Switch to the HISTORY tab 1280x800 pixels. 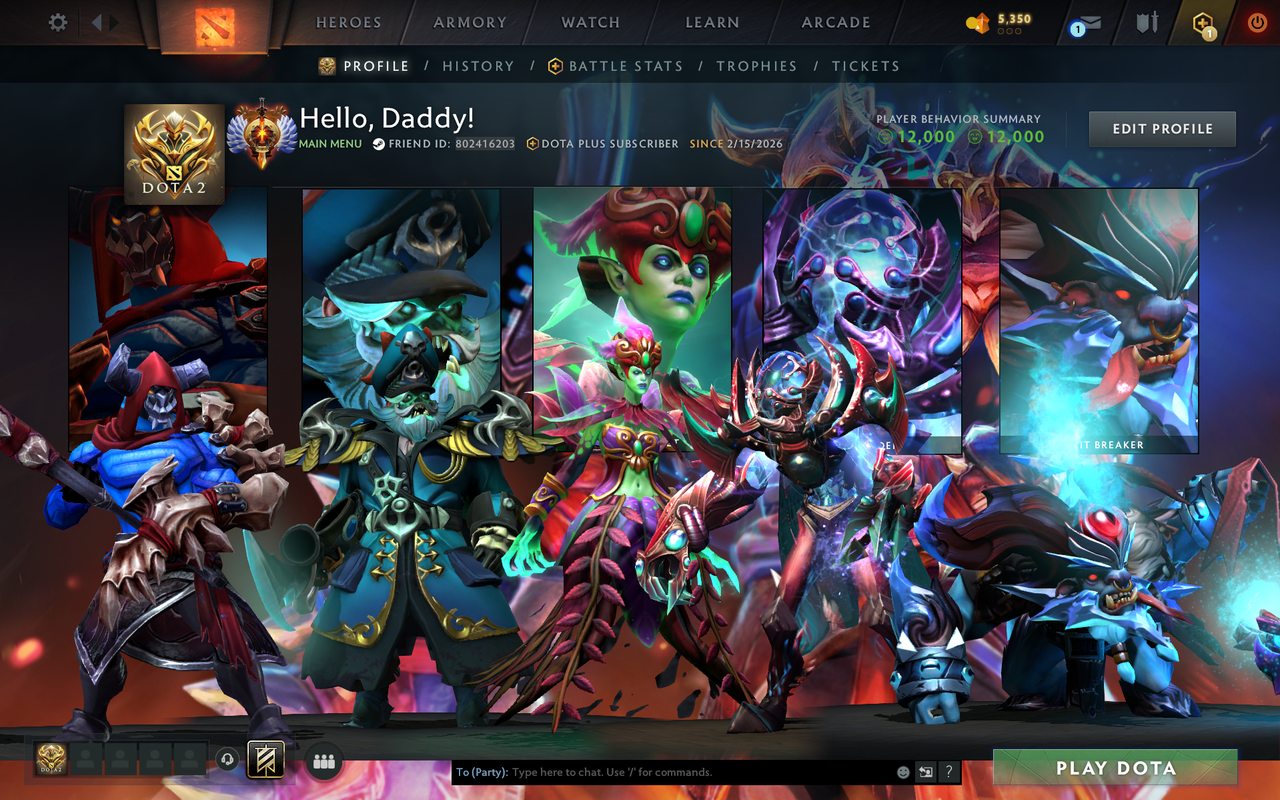pyautogui.click(x=478, y=66)
